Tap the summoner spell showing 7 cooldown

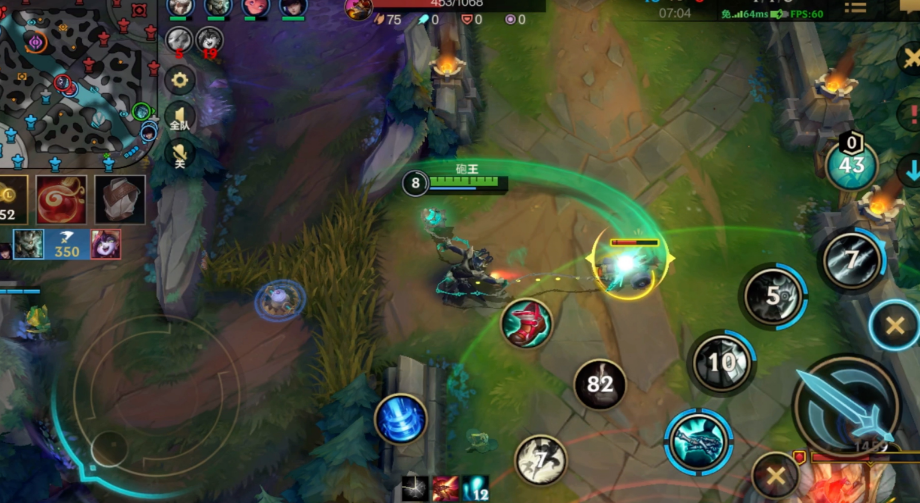tap(541, 460)
